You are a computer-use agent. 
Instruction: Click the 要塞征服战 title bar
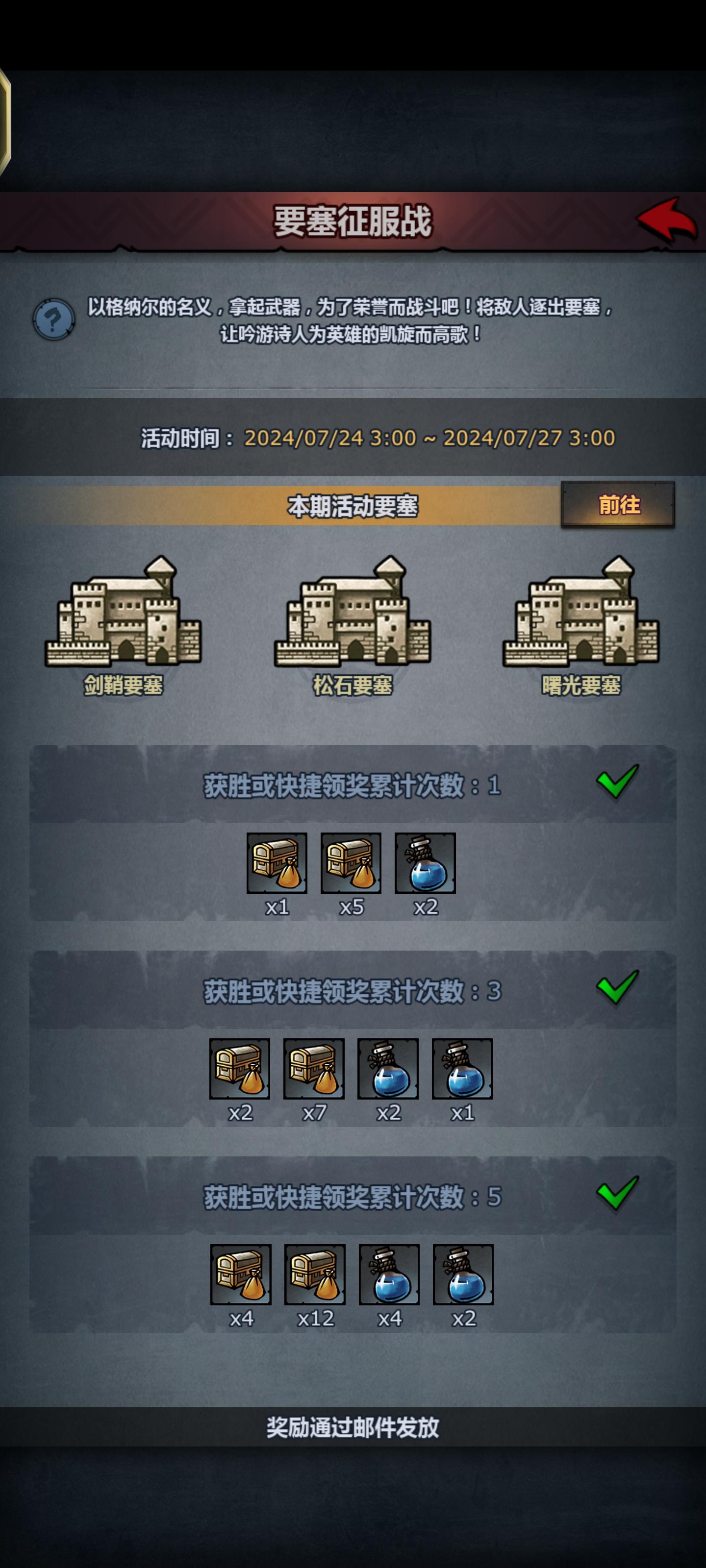[353, 224]
